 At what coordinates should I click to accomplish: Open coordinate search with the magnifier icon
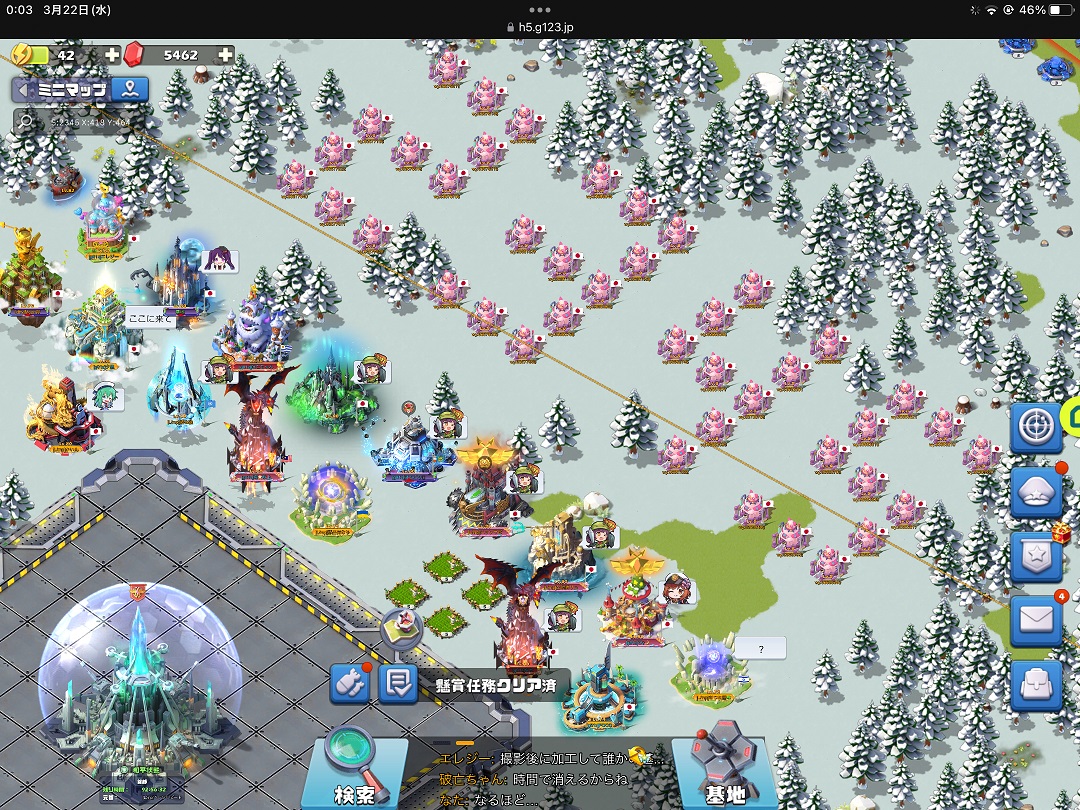click(x=24, y=121)
